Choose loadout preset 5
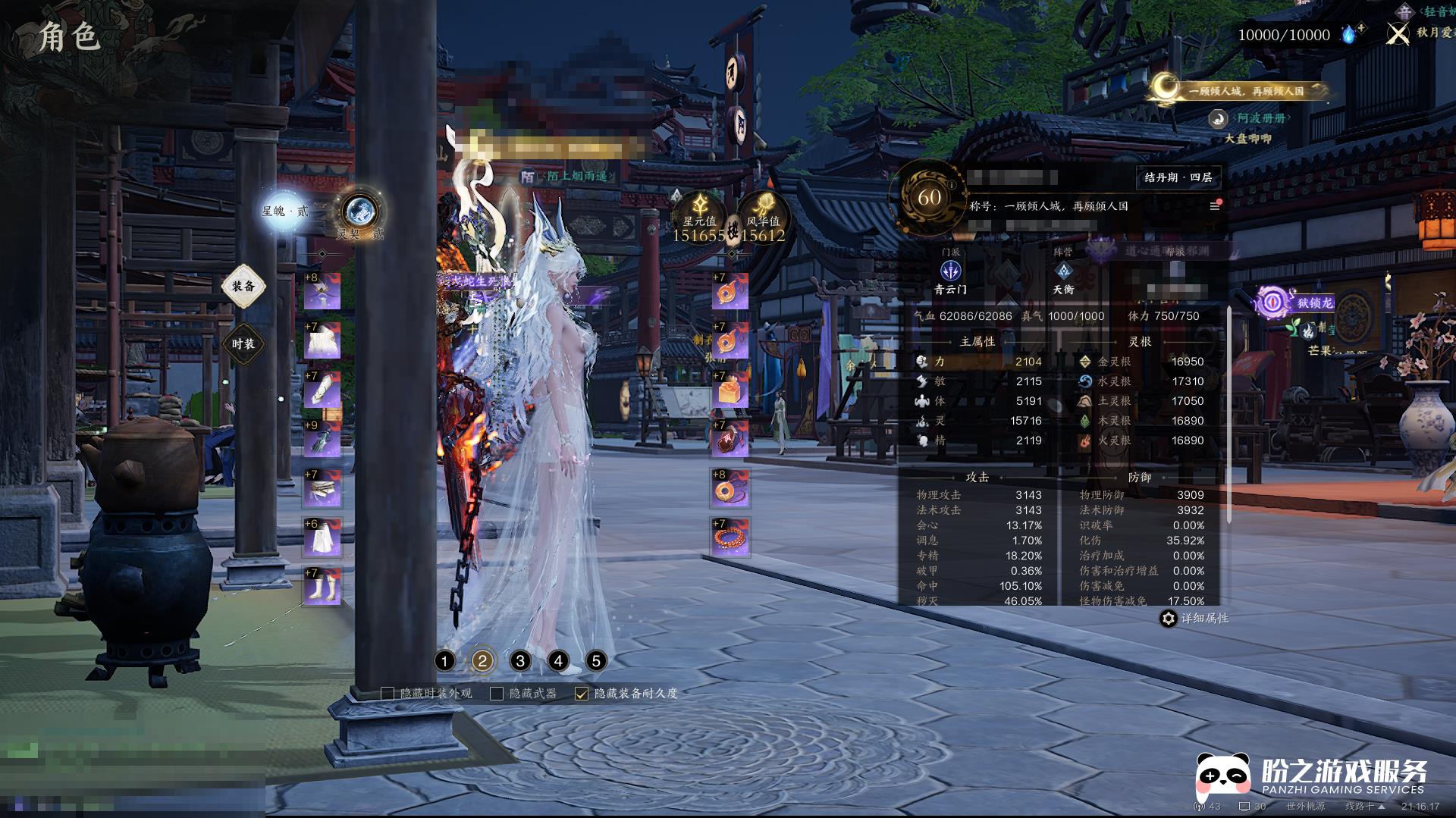This screenshot has width=1456, height=818. point(596,661)
